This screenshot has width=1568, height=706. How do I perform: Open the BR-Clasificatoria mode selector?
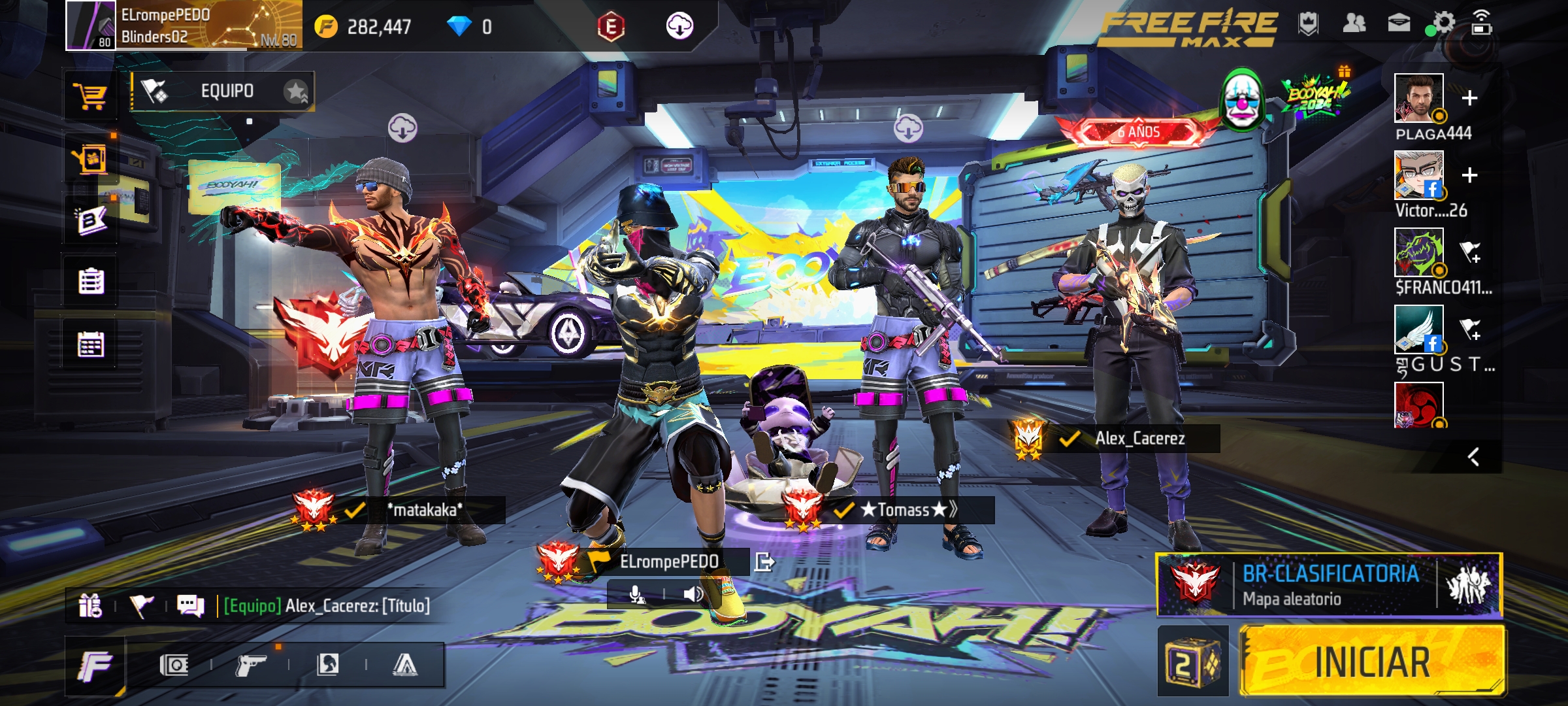click(1329, 585)
